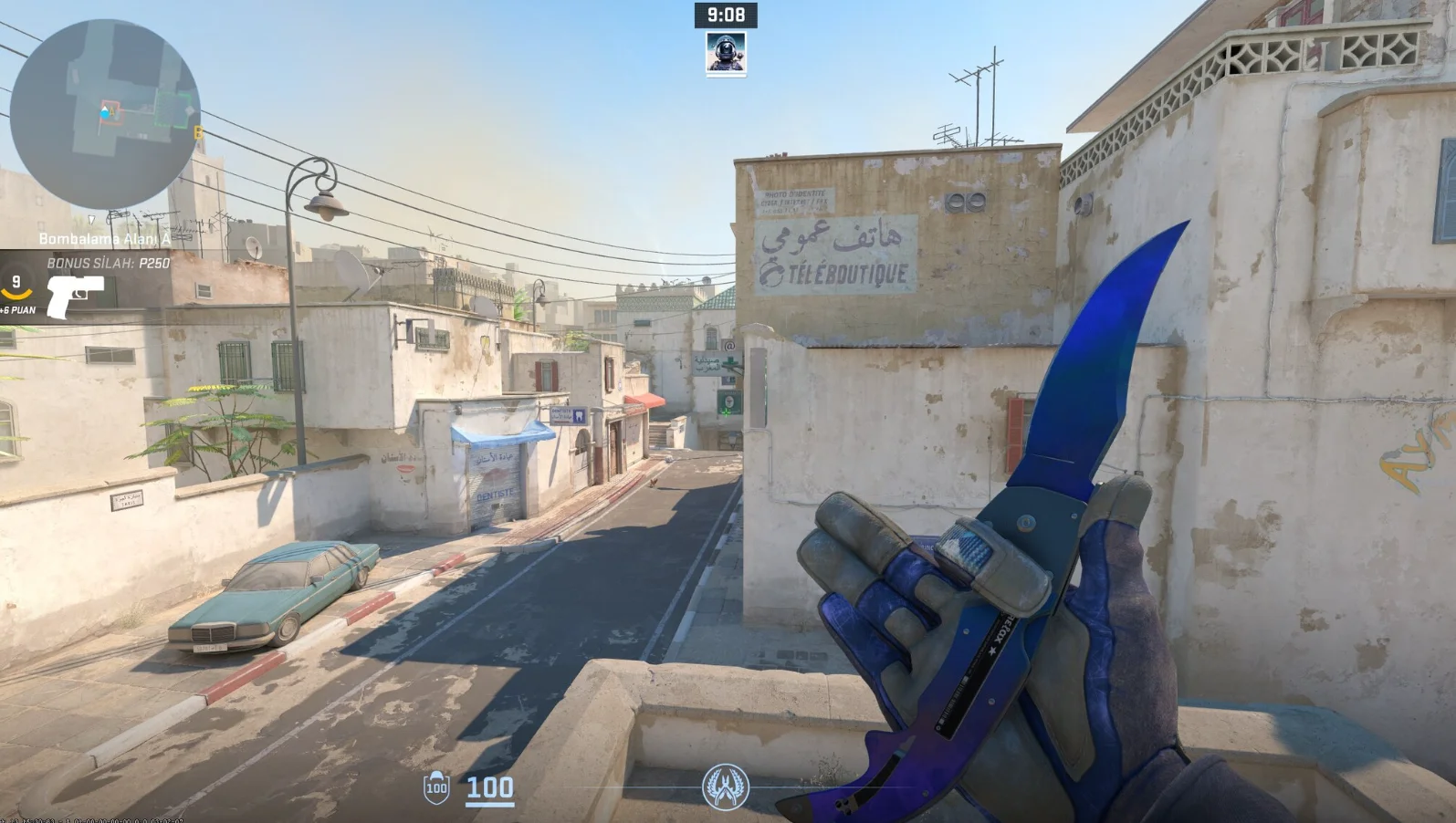
Task: Click the armor shield icon
Action: (436, 787)
